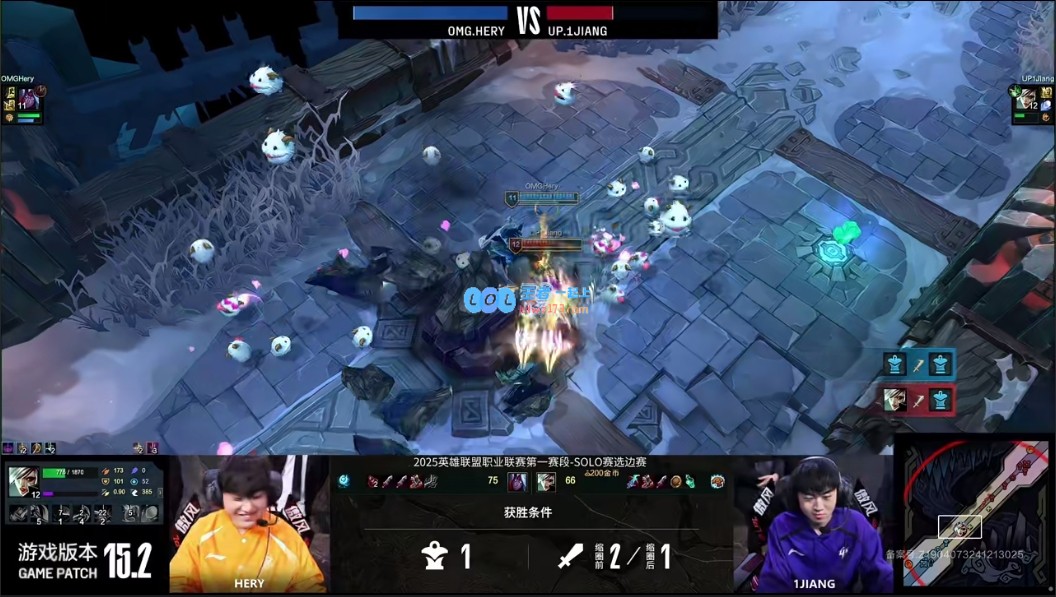Select the round shield item in the right inventory
This screenshot has width=1056, height=597.
tap(676, 482)
